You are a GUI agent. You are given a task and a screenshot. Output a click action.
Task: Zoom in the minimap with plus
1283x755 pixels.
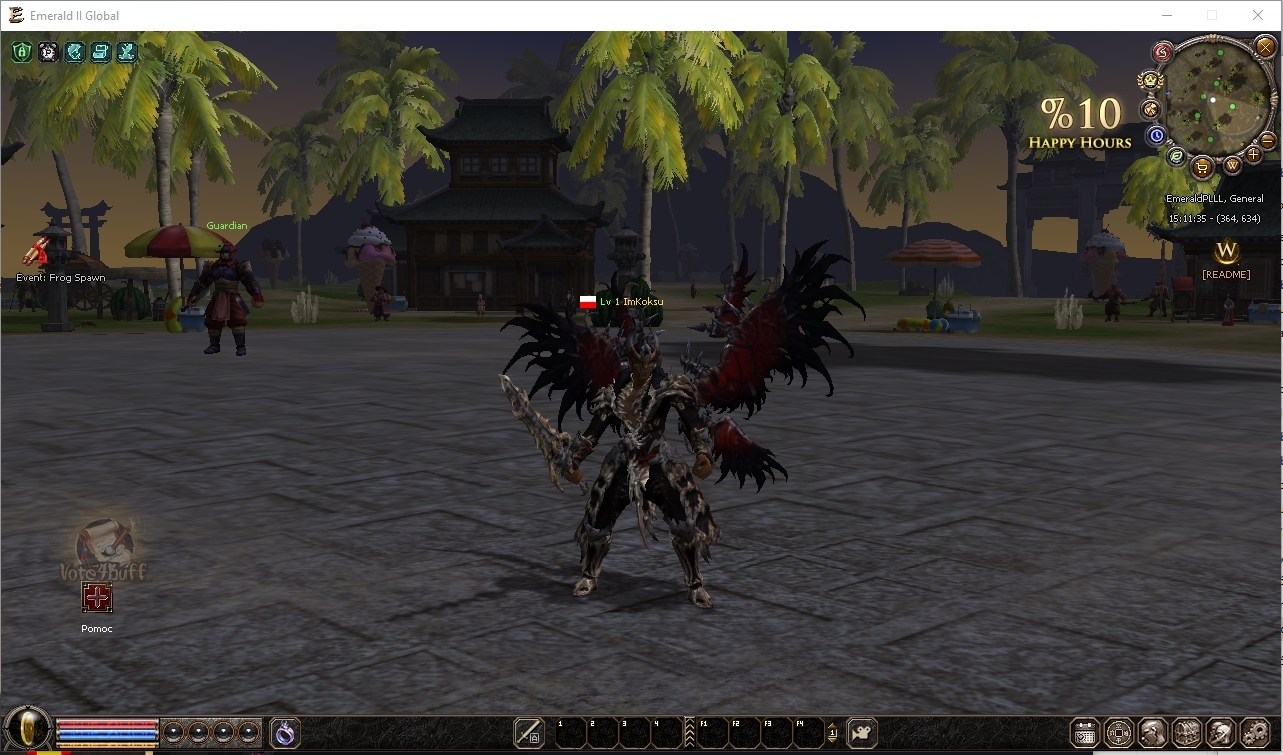tap(1253, 155)
